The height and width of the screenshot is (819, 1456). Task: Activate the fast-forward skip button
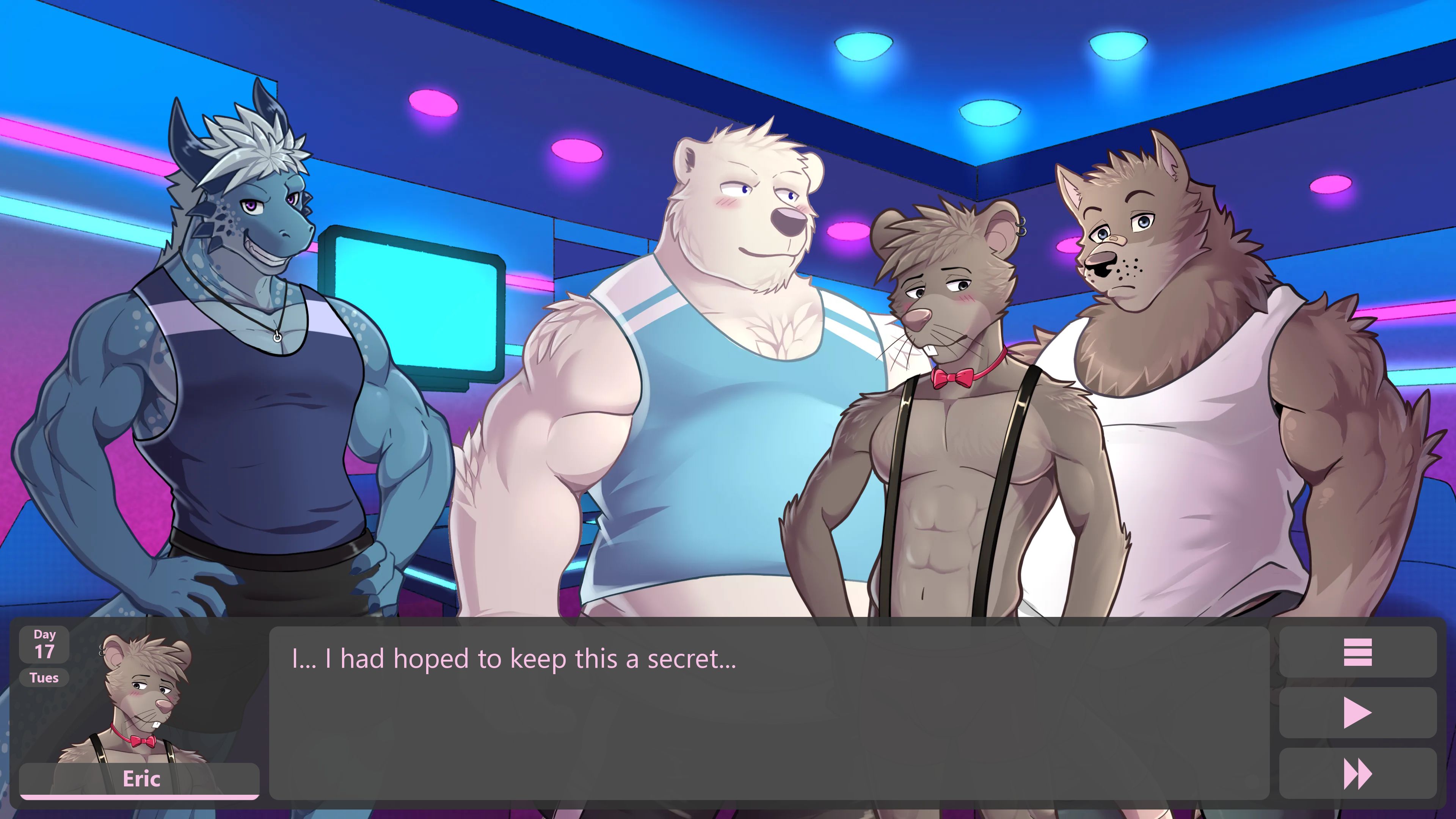tap(1357, 774)
